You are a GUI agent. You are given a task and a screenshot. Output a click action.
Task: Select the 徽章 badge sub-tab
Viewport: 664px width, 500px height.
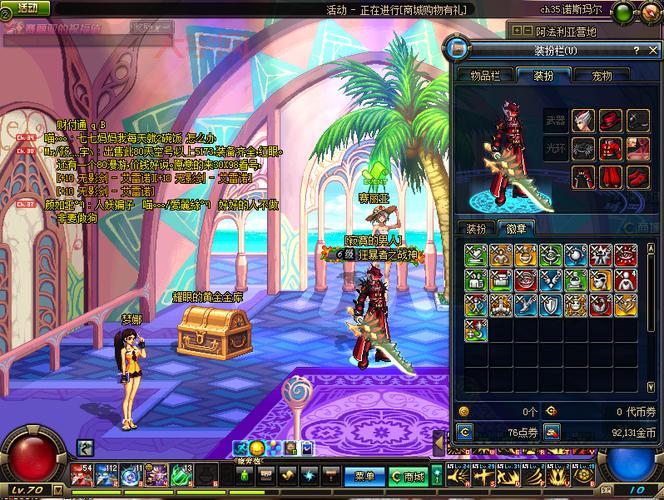pos(515,228)
